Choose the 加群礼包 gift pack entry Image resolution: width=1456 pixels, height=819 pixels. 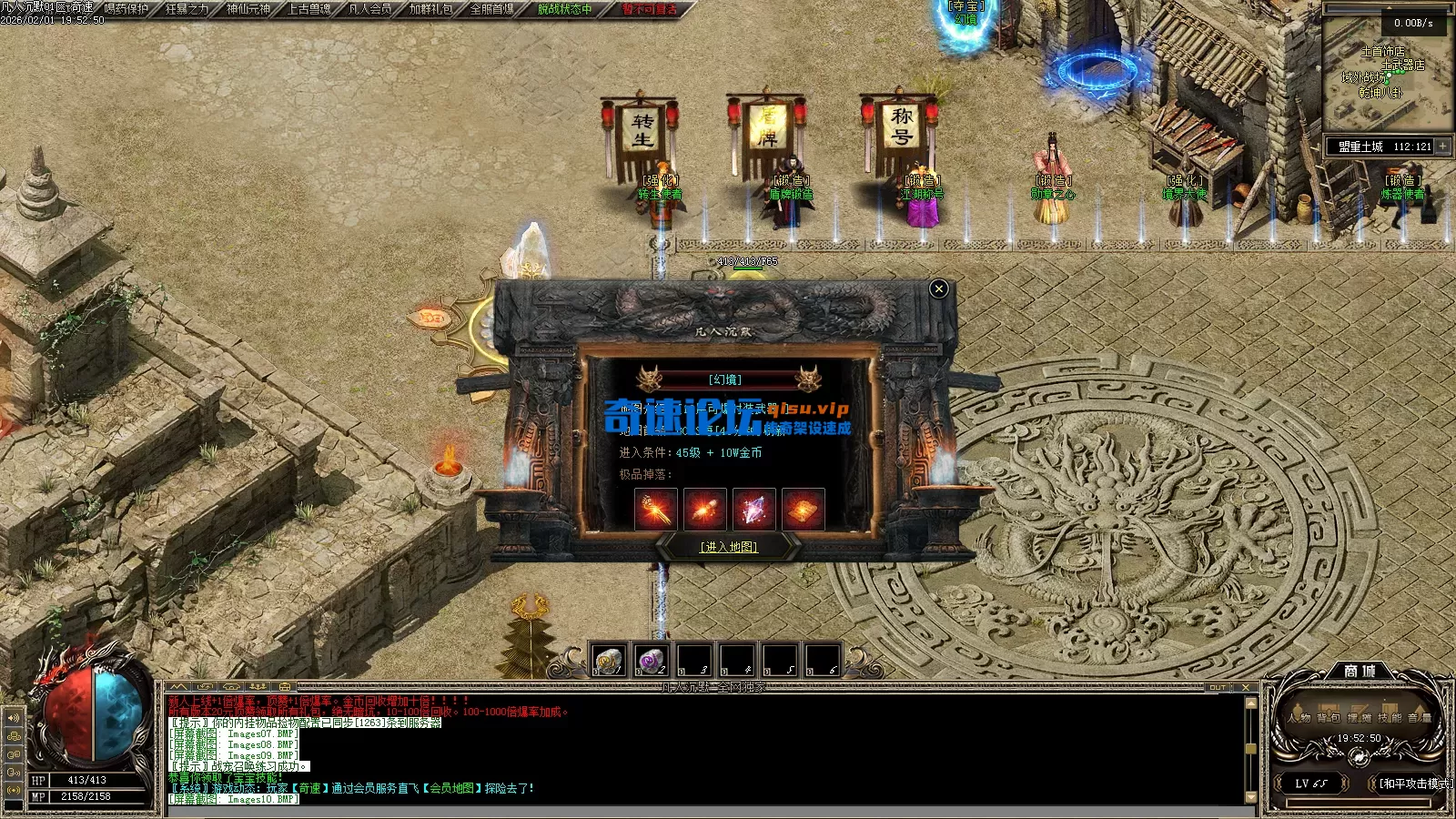(430, 9)
